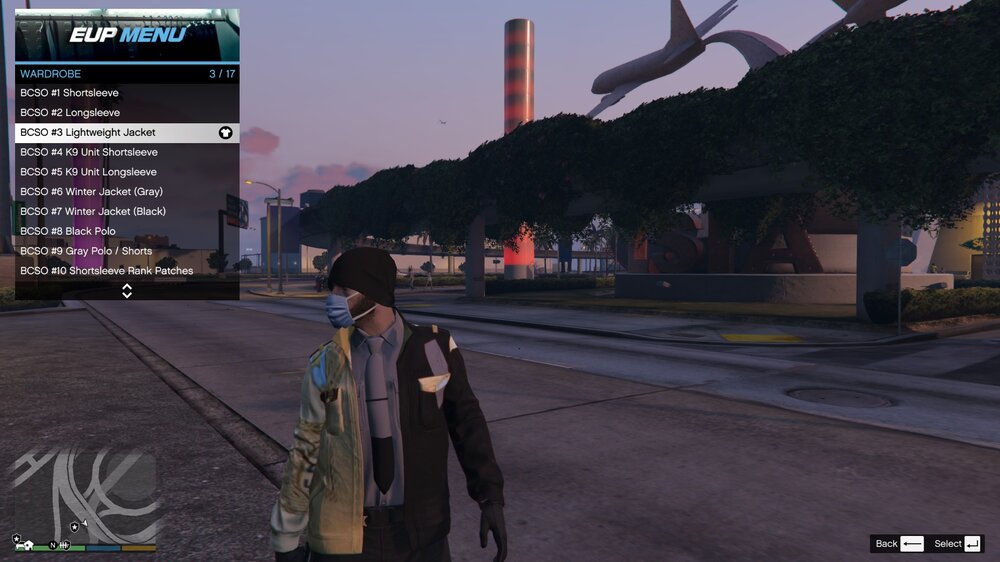Select the BCSO #8 Black Polo
The height and width of the screenshot is (562, 1000).
pos(127,231)
